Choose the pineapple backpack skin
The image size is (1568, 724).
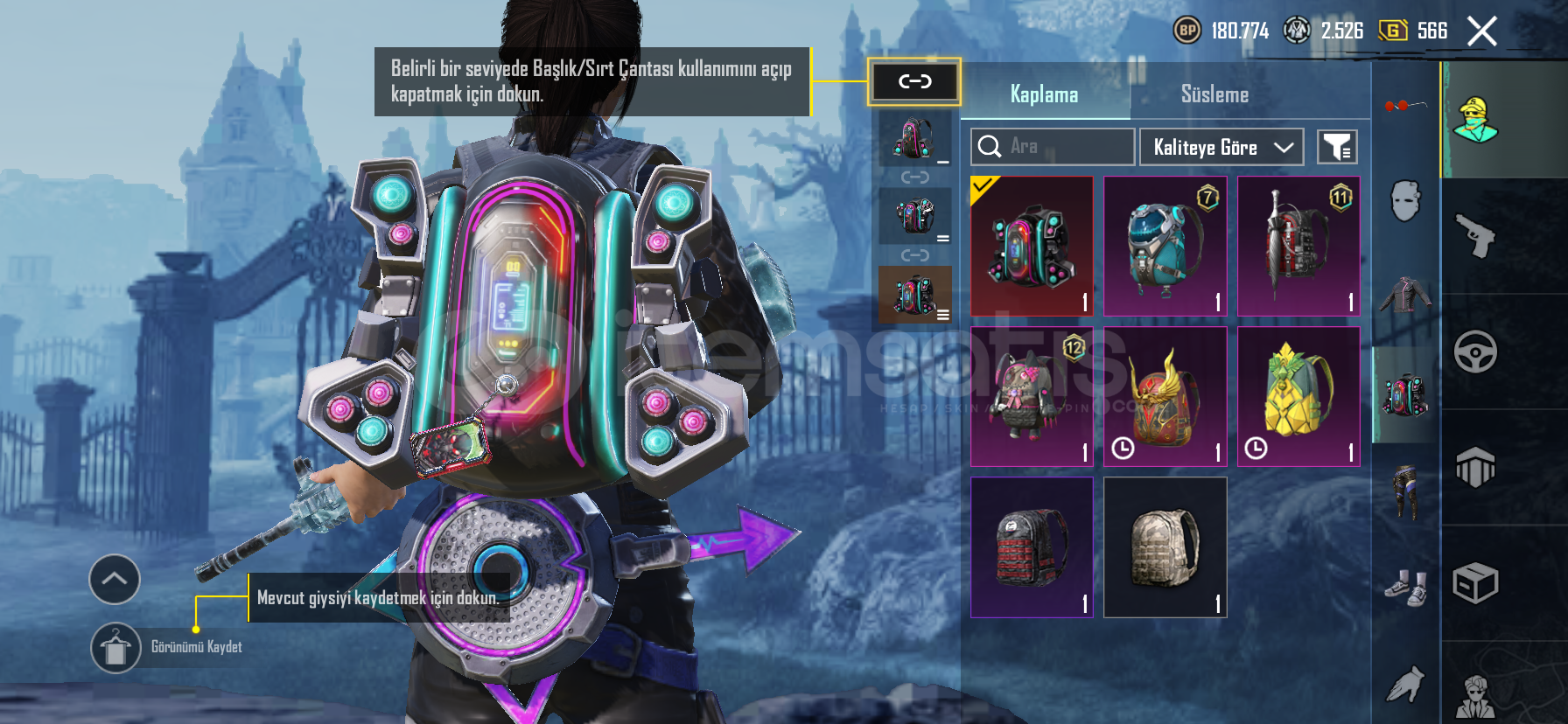tap(1298, 396)
